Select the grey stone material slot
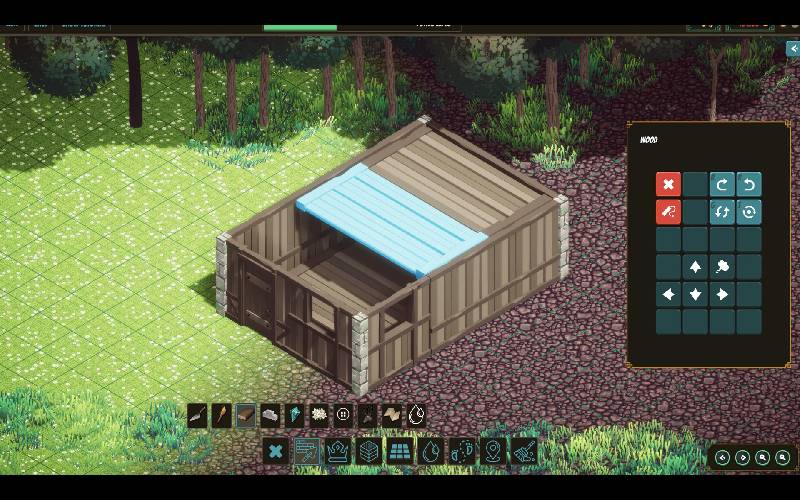 point(270,415)
